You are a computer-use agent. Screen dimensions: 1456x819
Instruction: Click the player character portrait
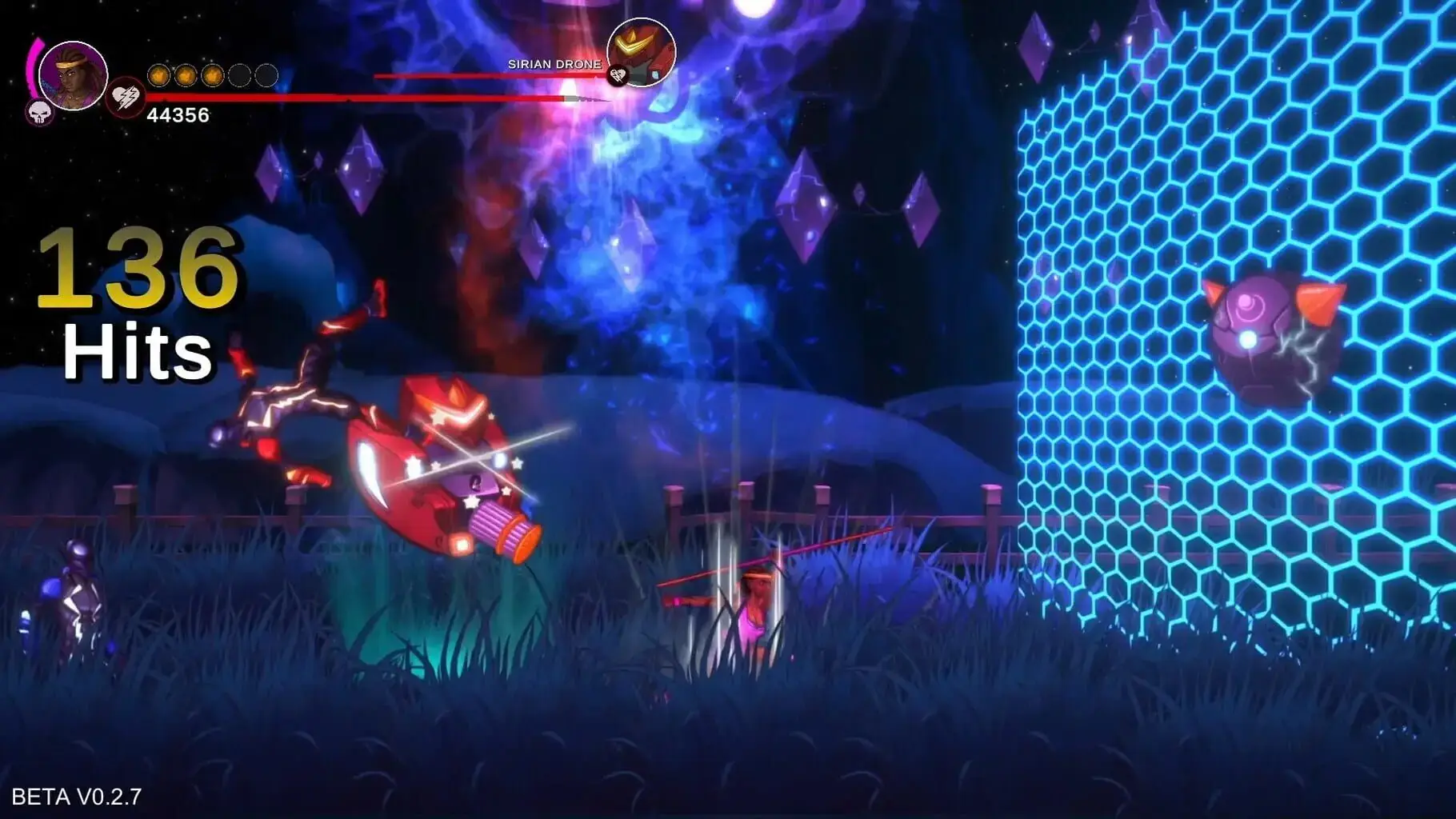pos(73,75)
